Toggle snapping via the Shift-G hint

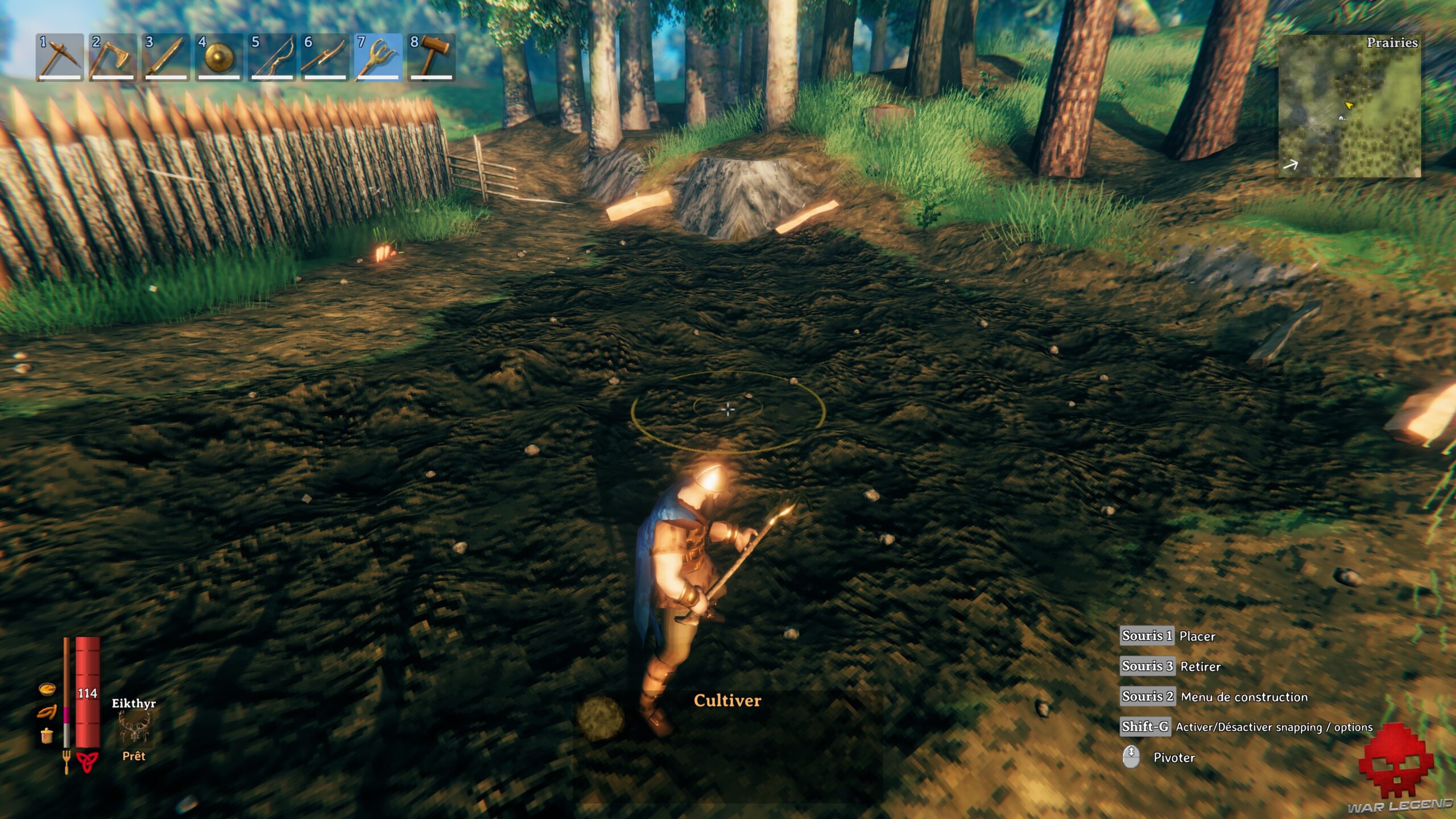tap(1172, 727)
